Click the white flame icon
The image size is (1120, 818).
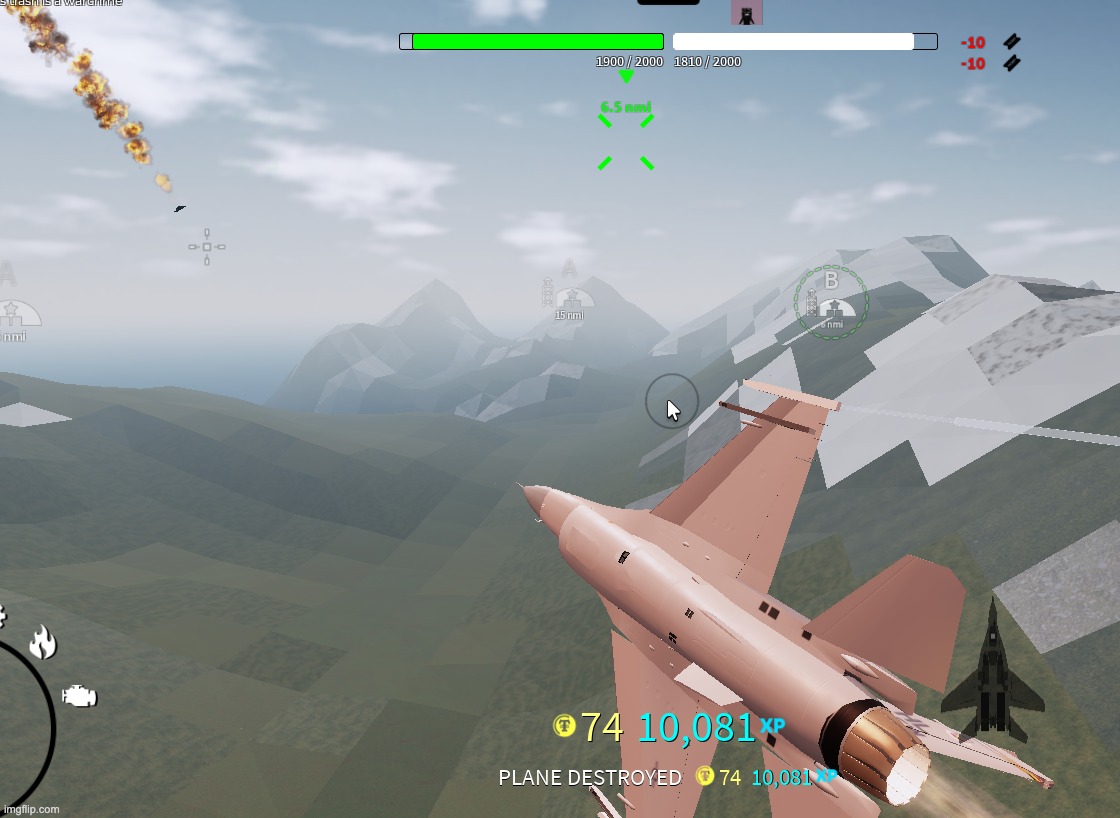click(42, 642)
